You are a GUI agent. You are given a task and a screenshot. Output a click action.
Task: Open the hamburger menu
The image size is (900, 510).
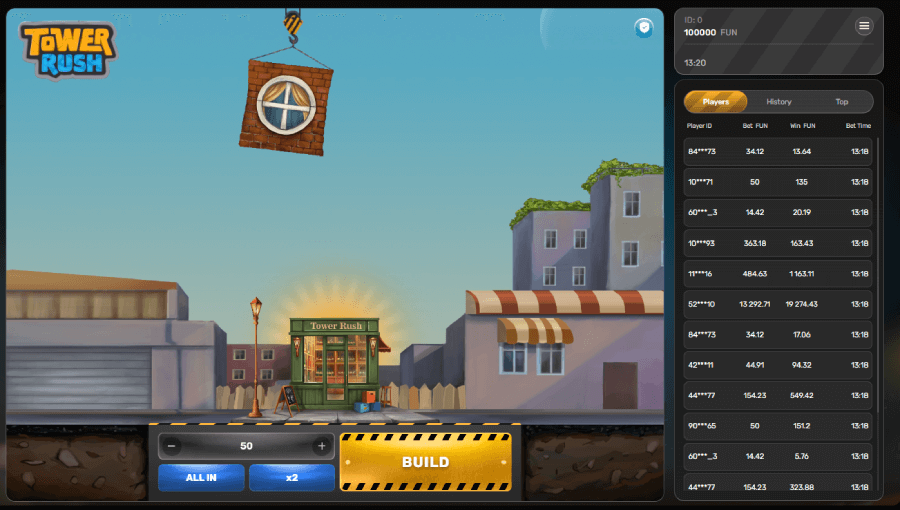[x=864, y=26]
